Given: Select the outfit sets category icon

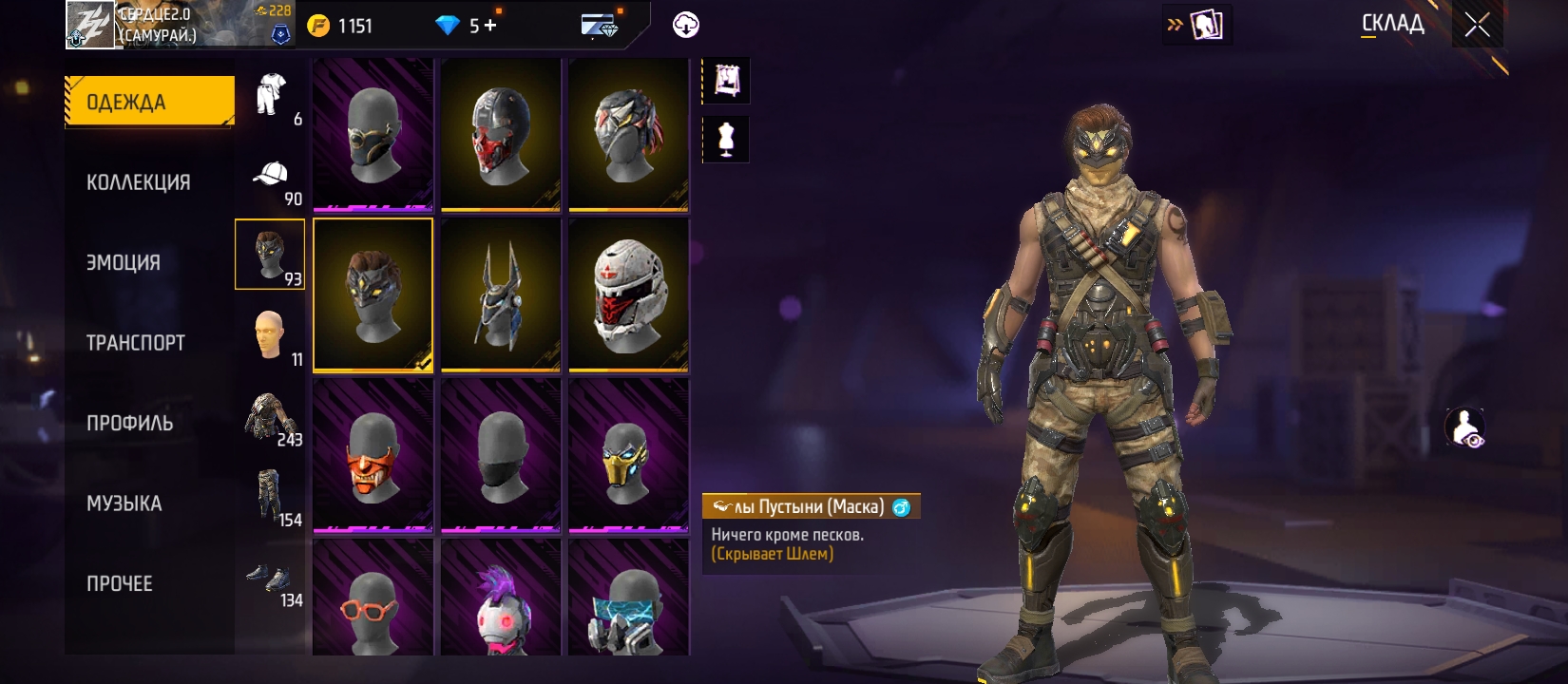Looking at the screenshot, I should [x=271, y=96].
